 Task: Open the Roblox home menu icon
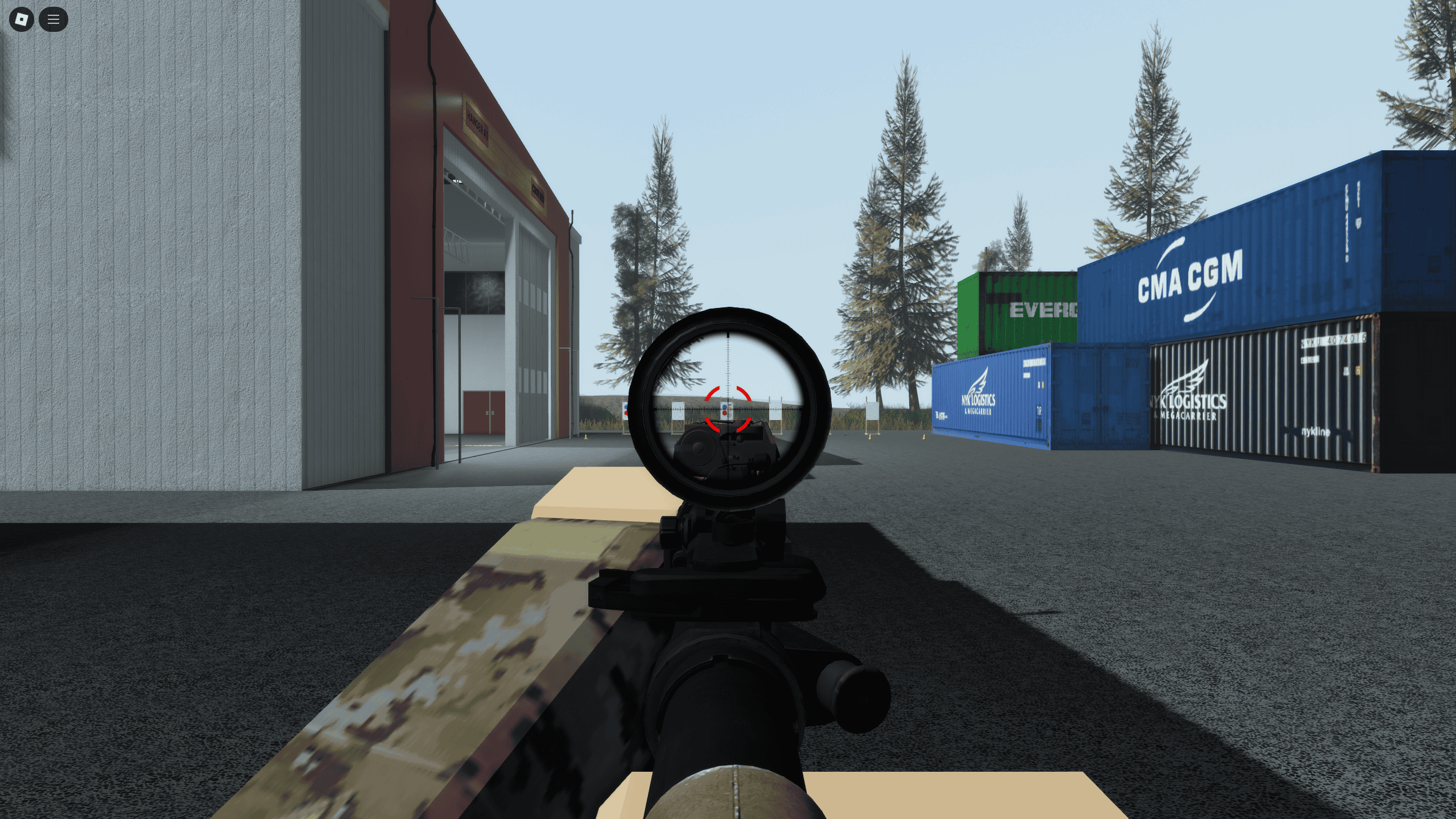coord(21,19)
